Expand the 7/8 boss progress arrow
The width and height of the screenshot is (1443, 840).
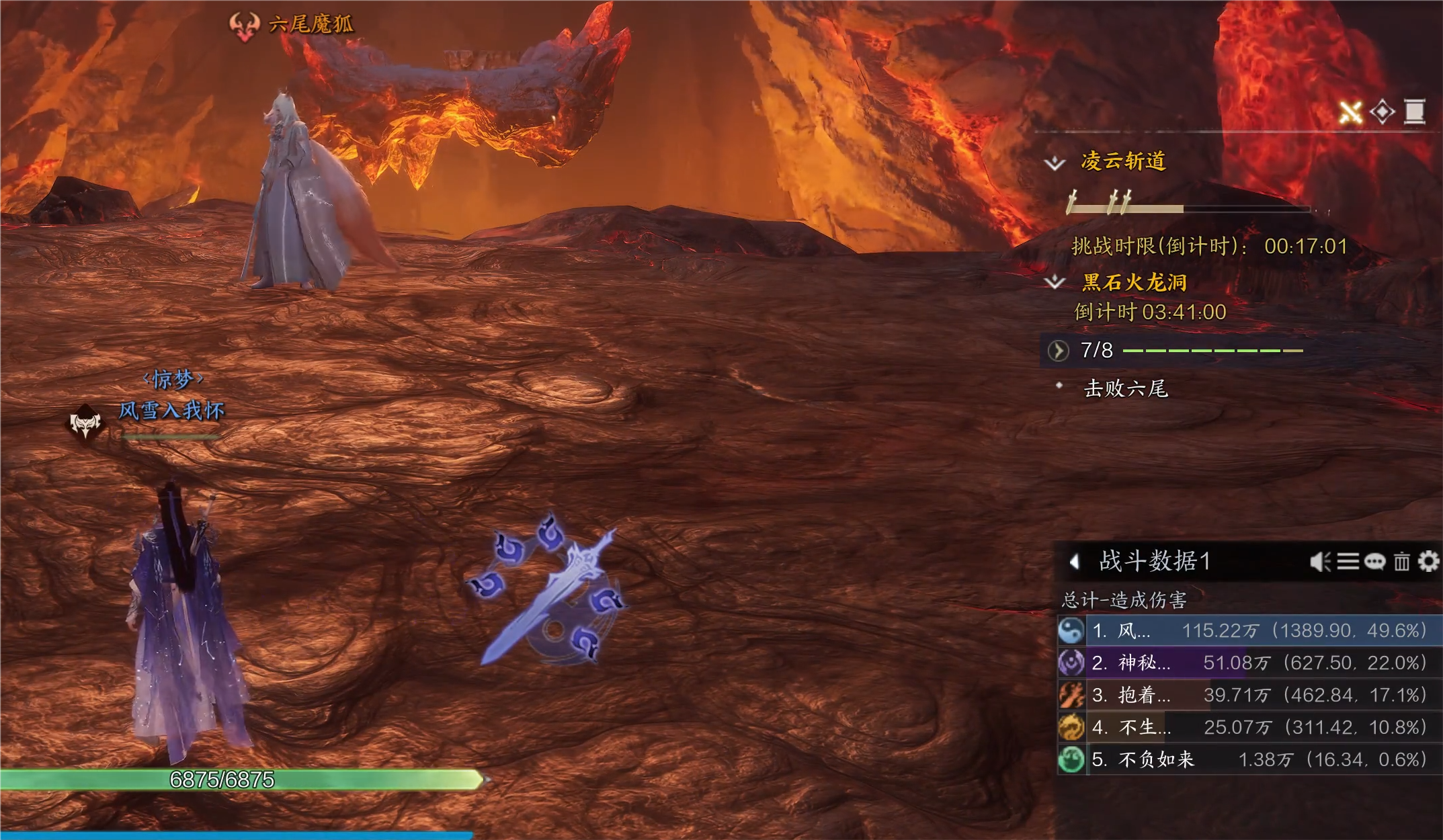coord(1059,350)
